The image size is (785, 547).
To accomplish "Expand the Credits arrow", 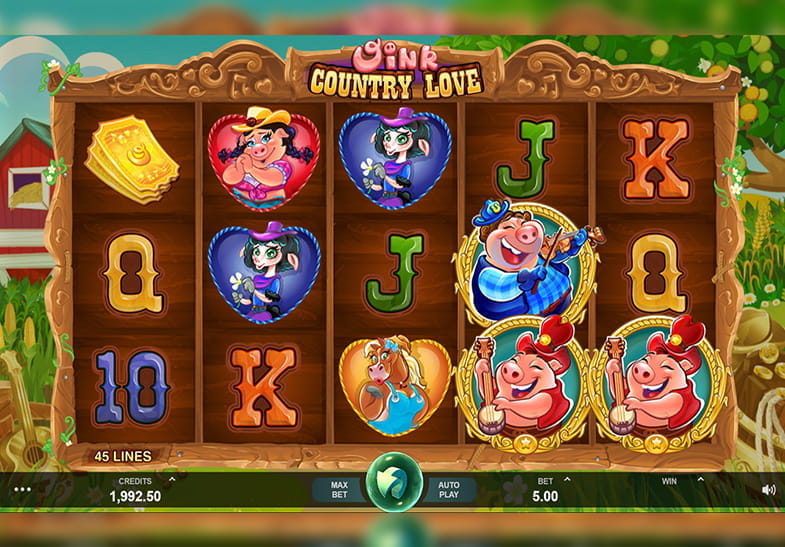I will pos(172,480).
